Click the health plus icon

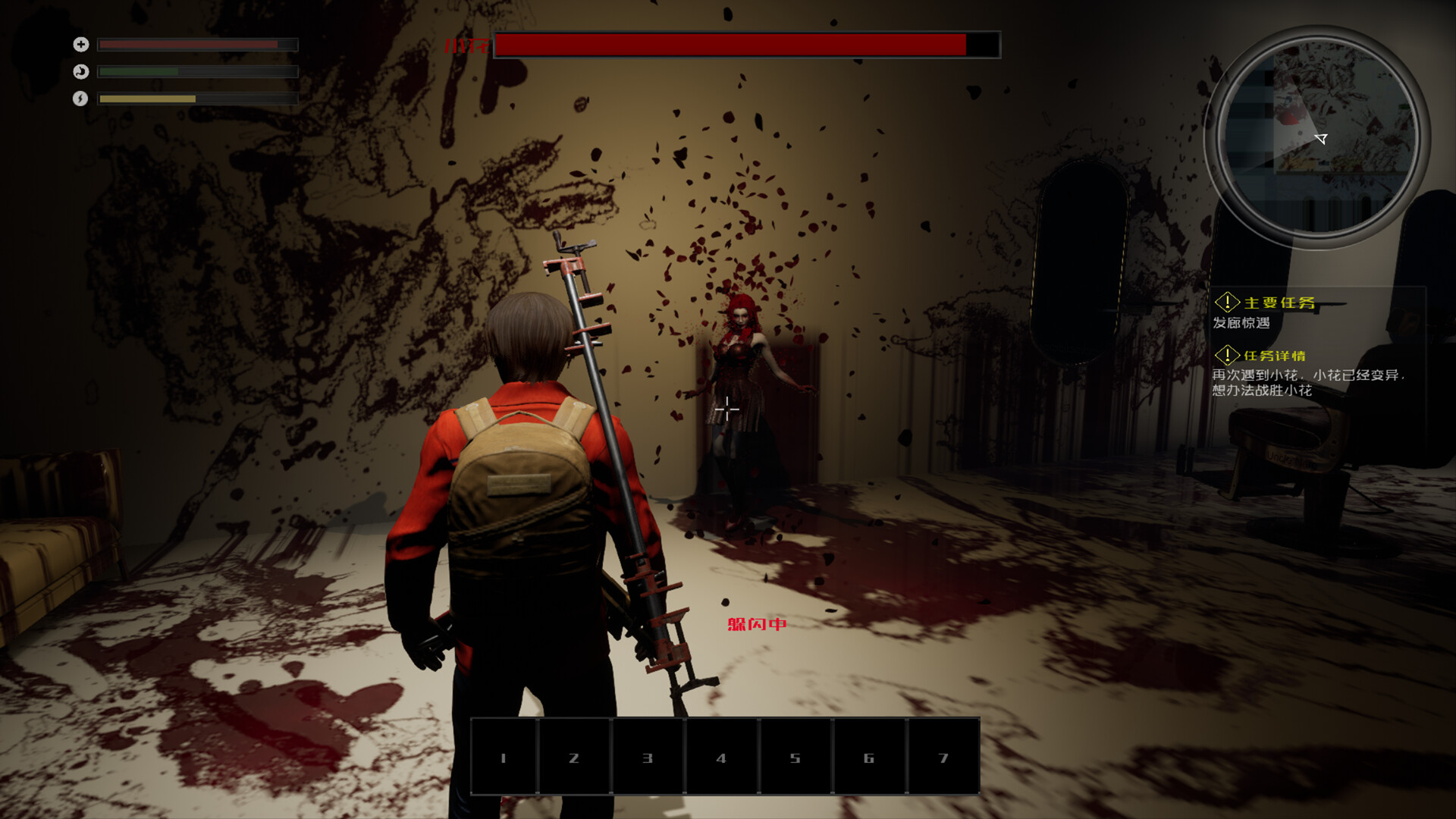pyautogui.click(x=80, y=44)
